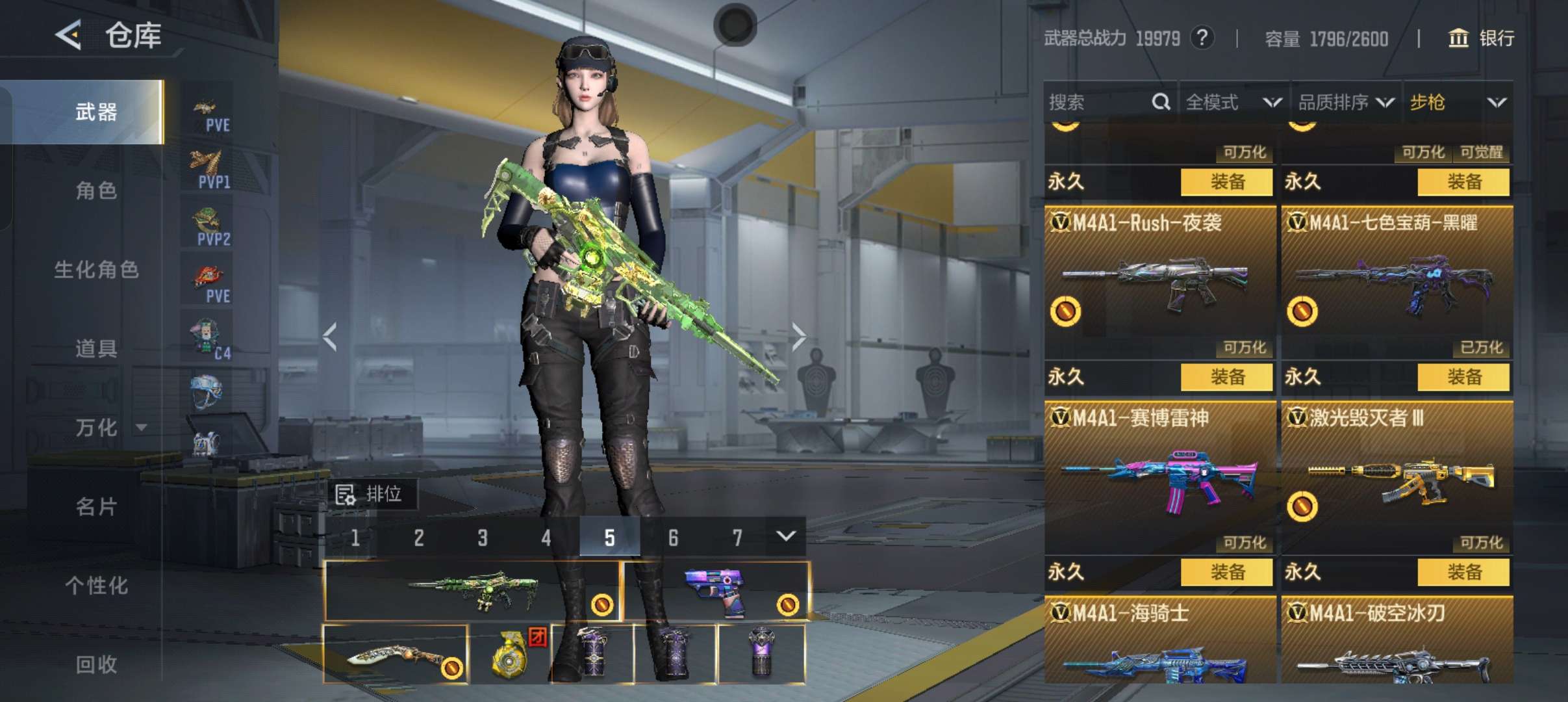Choose the M4A1-赛博雷神 weapon card
The height and width of the screenshot is (702, 1568).
click(x=1160, y=474)
